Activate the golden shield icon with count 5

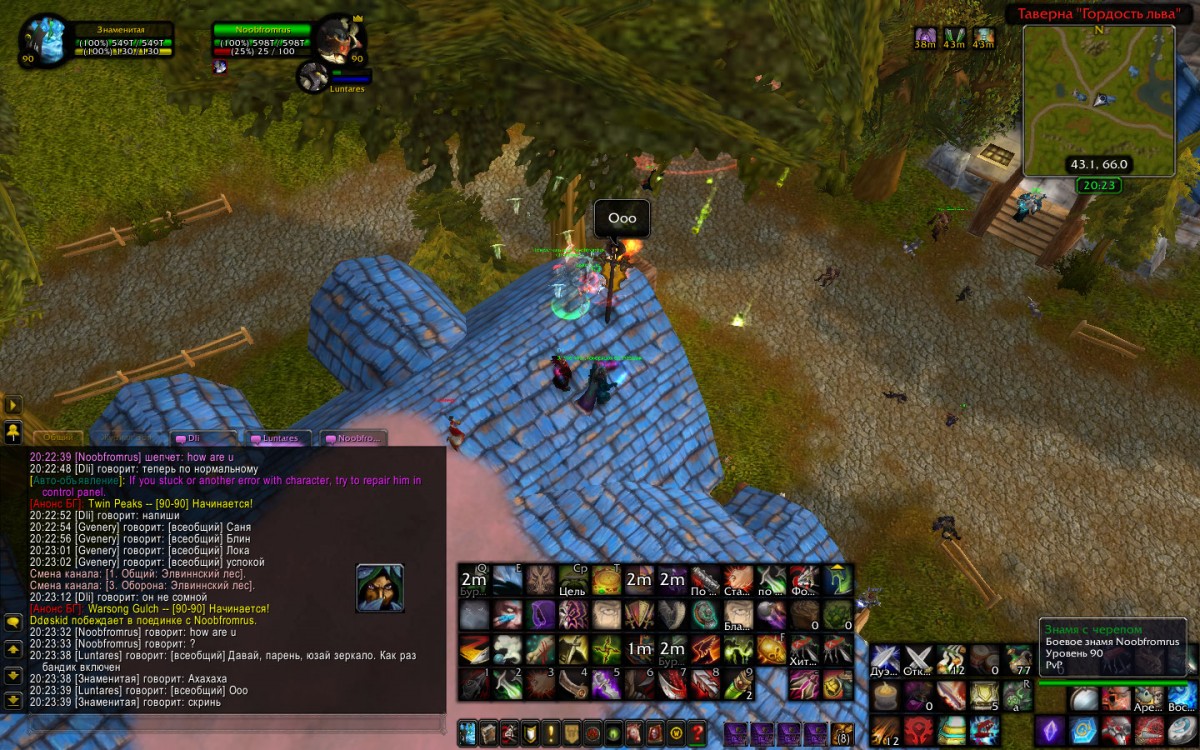(985, 694)
